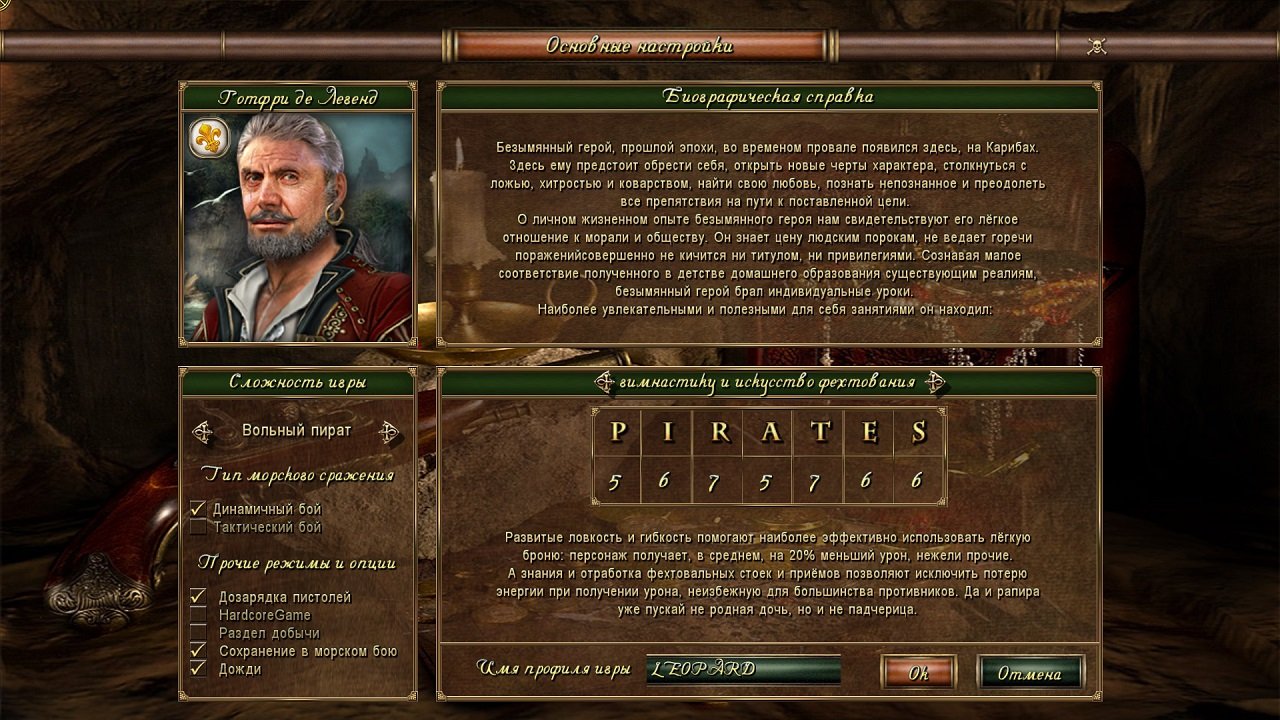
Task: Switch to previous specialization with left arrow
Action: tap(604, 381)
